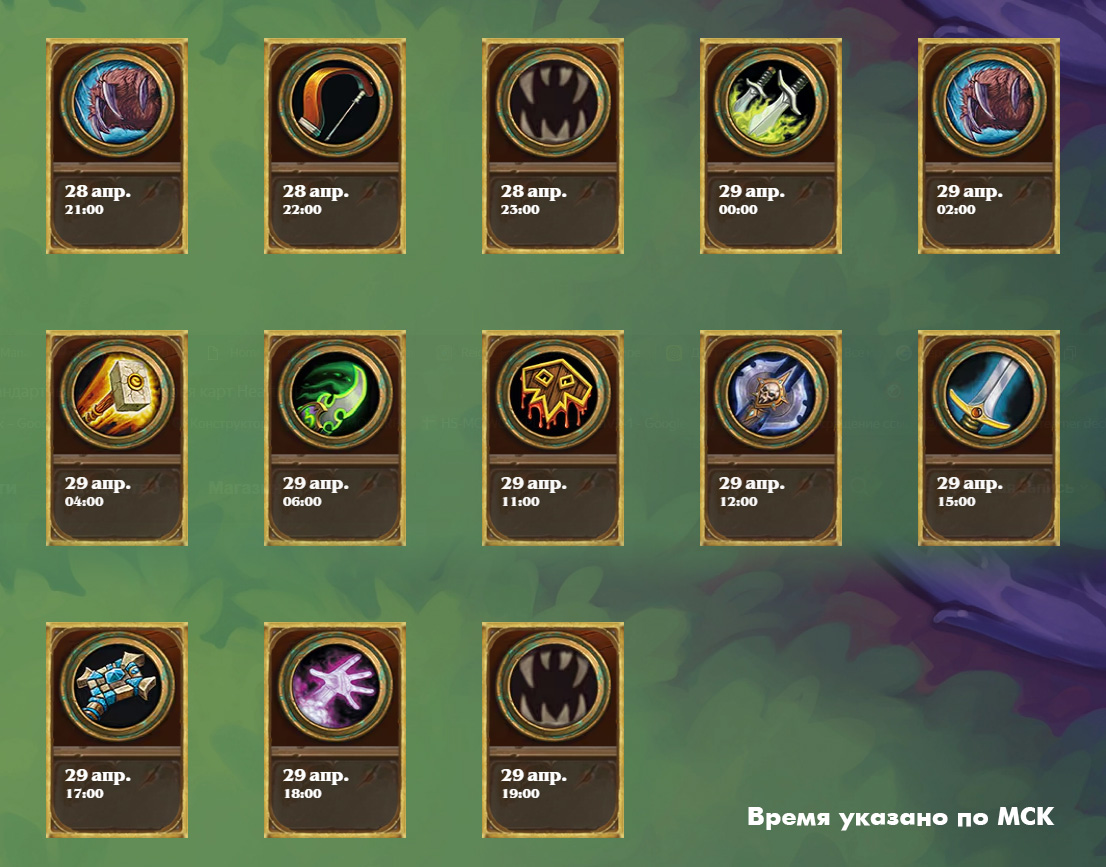Select the twin daggers card at 29 апр. 00:00
Viewport: 1106px width, 867px height.
point(771,146)
